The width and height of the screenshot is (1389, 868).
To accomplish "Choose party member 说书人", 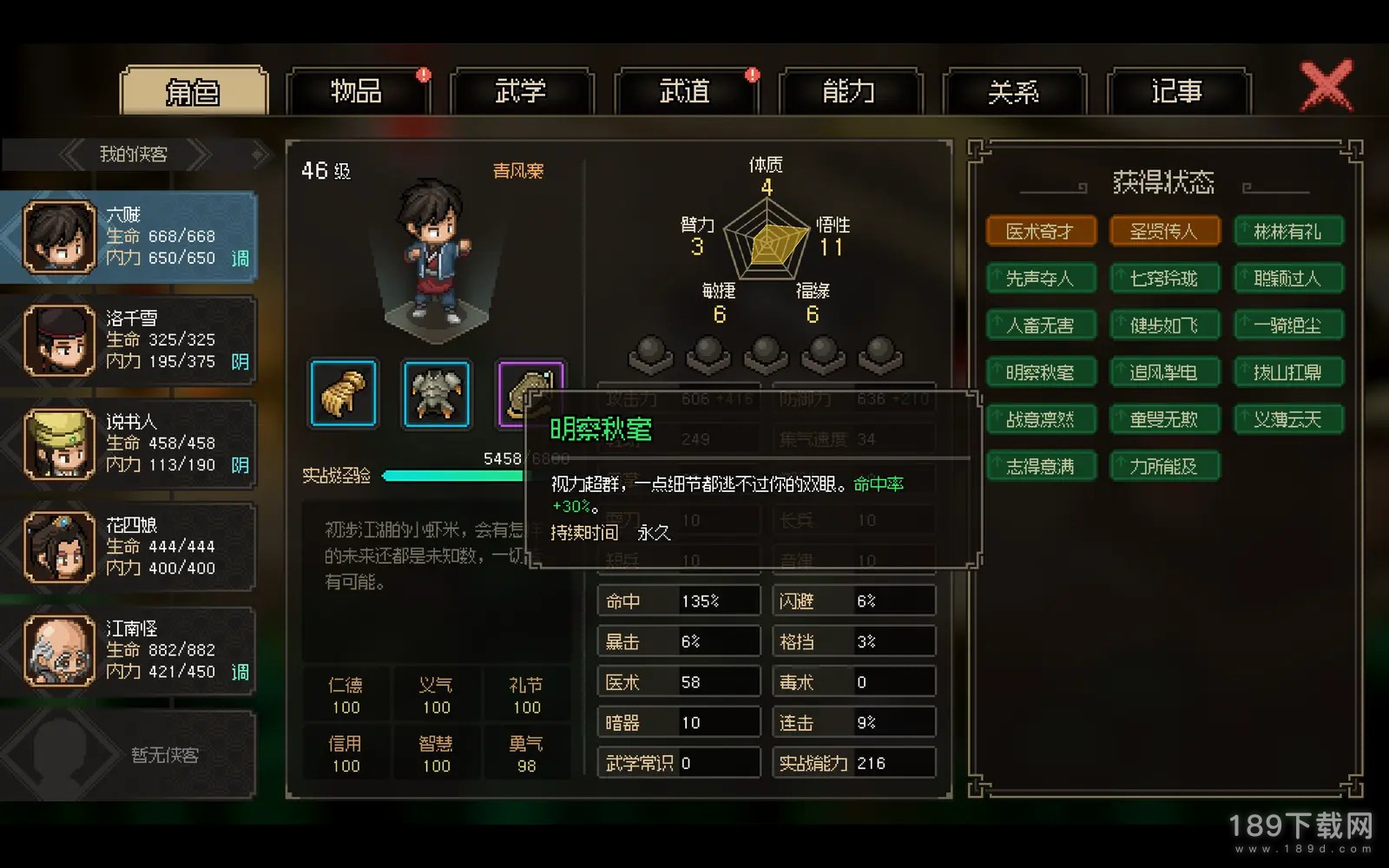I will click(130, 444).
